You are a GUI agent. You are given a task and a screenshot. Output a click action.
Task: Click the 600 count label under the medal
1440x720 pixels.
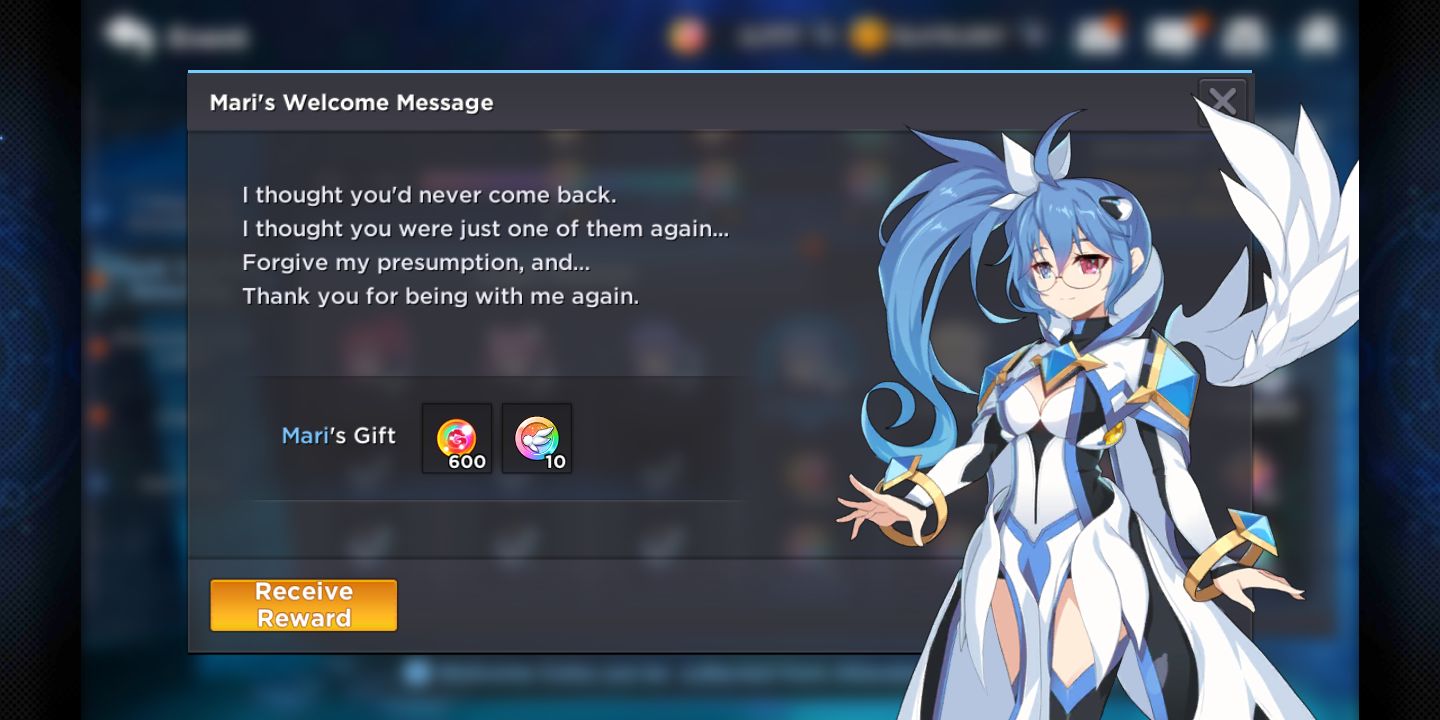[470, 462]
